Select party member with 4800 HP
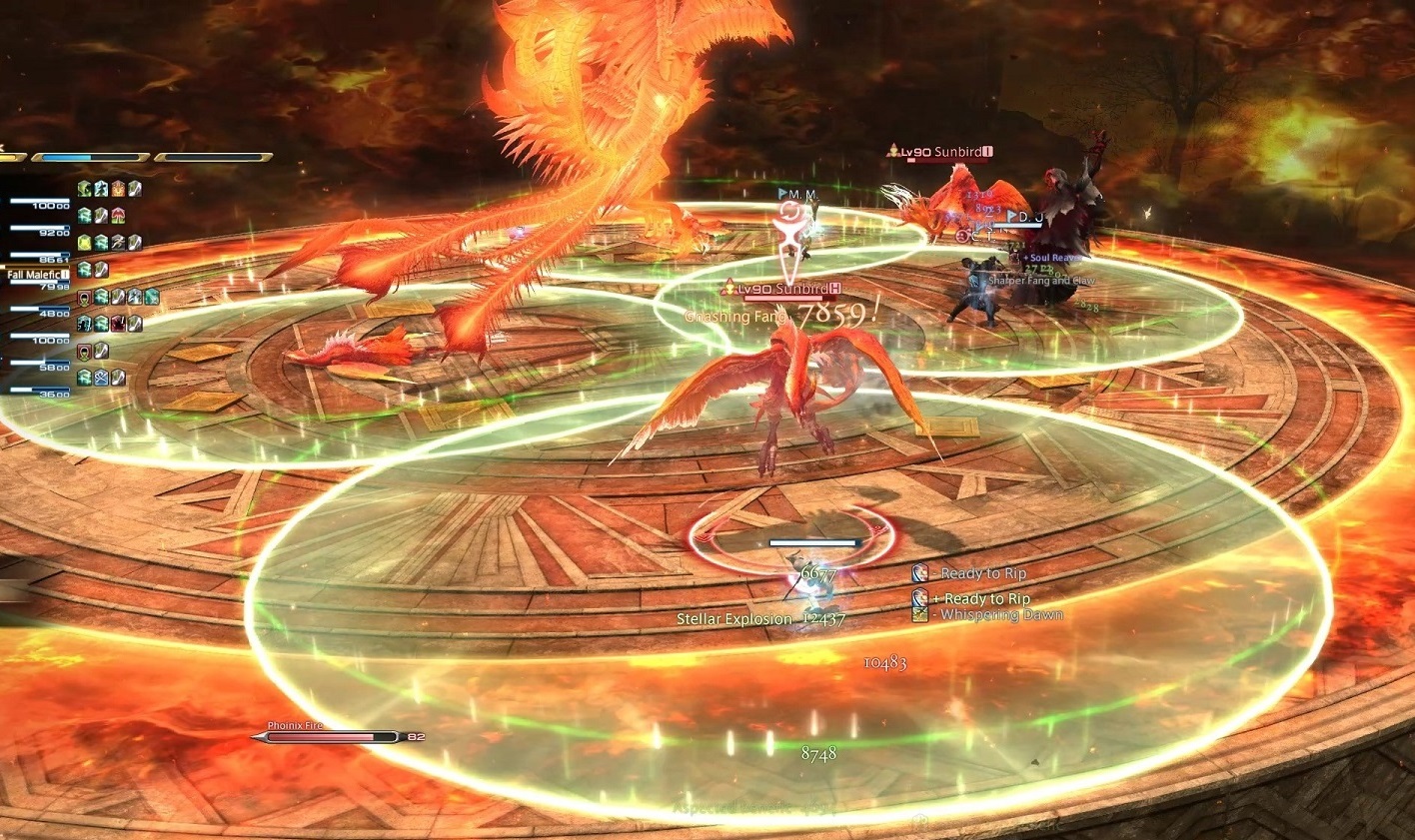Viewport: 1415px width, 840px height. click(x=40, y=311)
